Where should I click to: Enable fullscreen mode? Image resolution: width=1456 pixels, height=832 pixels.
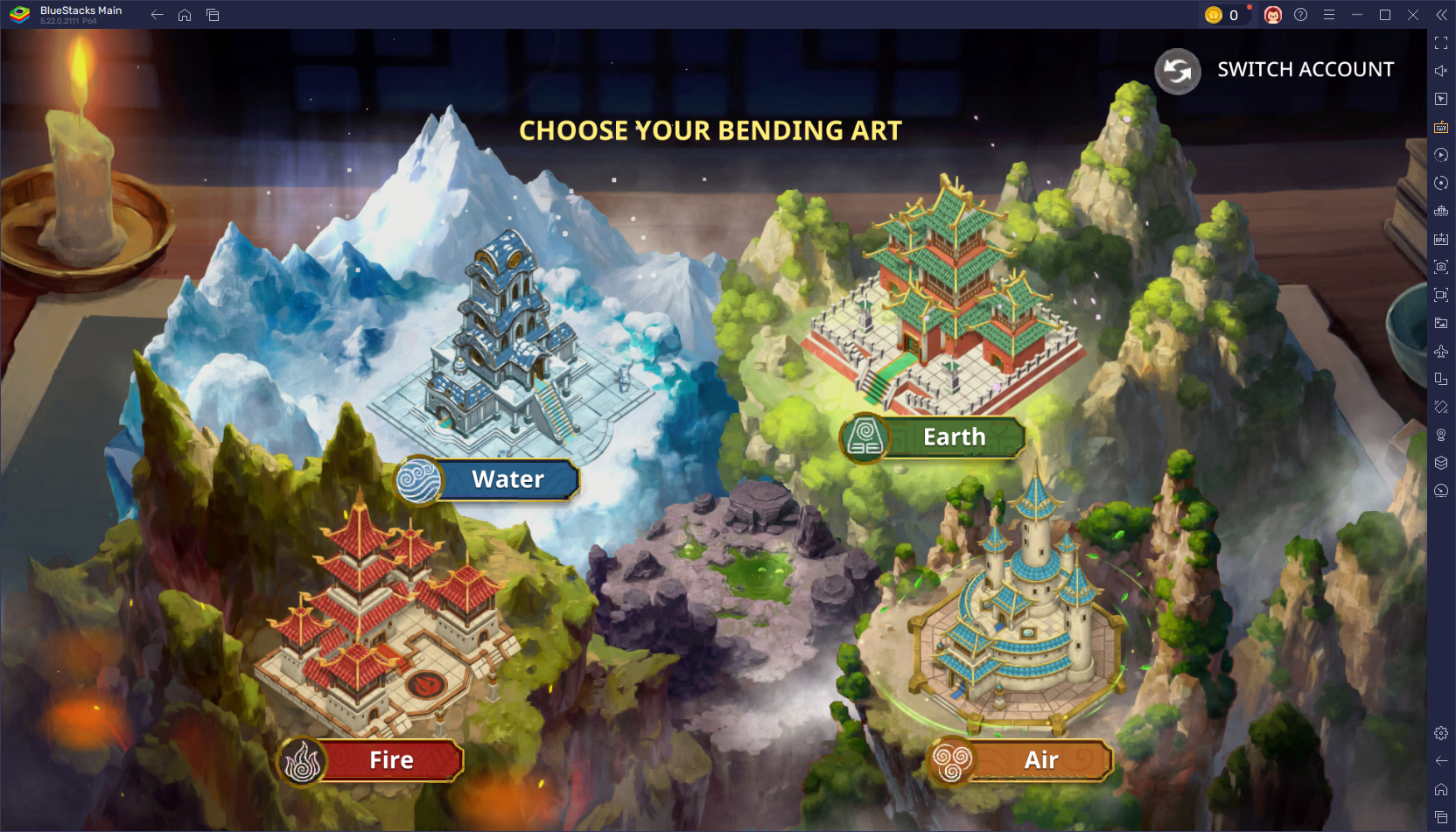1441,42
